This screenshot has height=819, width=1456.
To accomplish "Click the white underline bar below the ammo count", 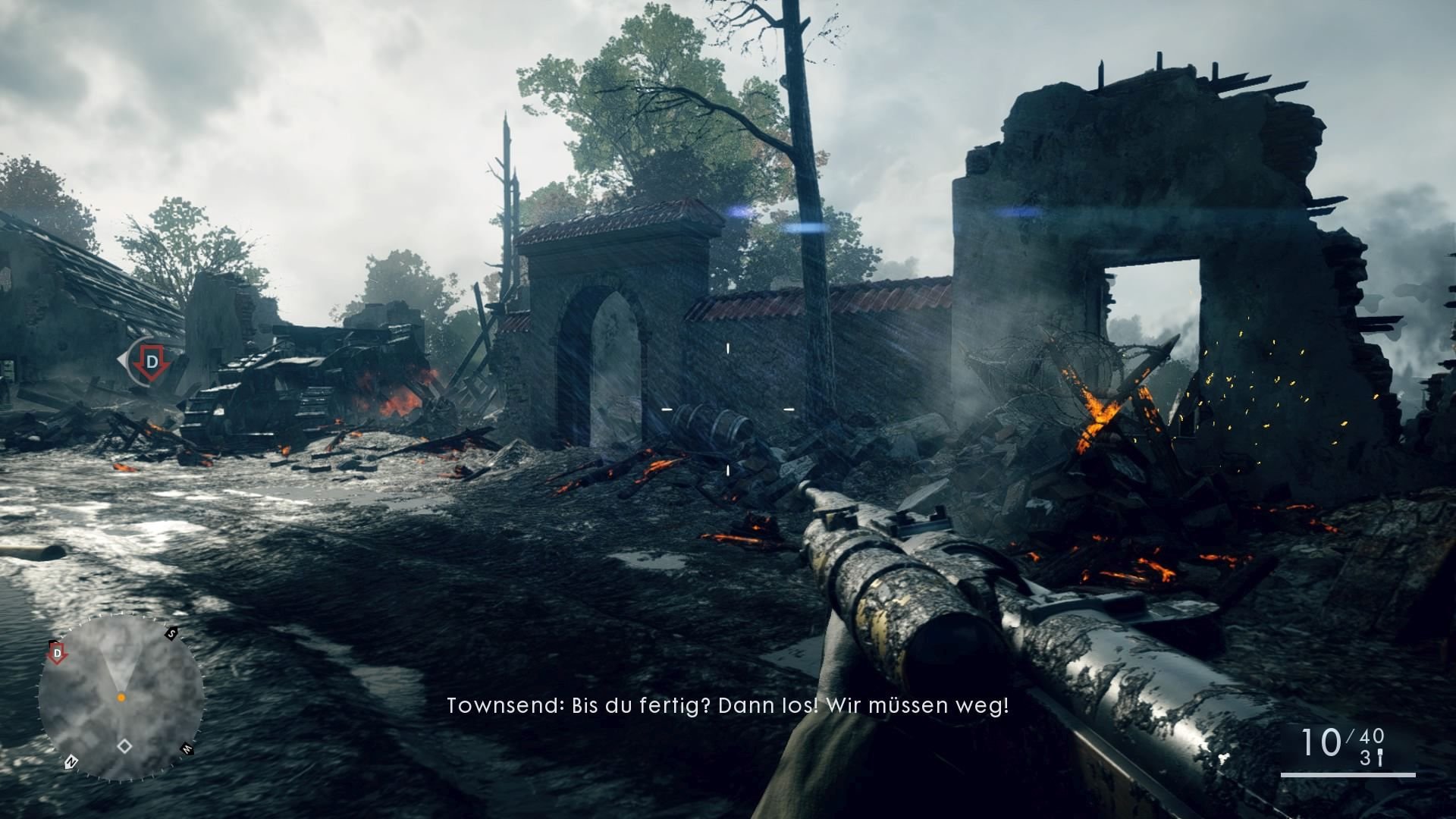I will point(1348,775).
